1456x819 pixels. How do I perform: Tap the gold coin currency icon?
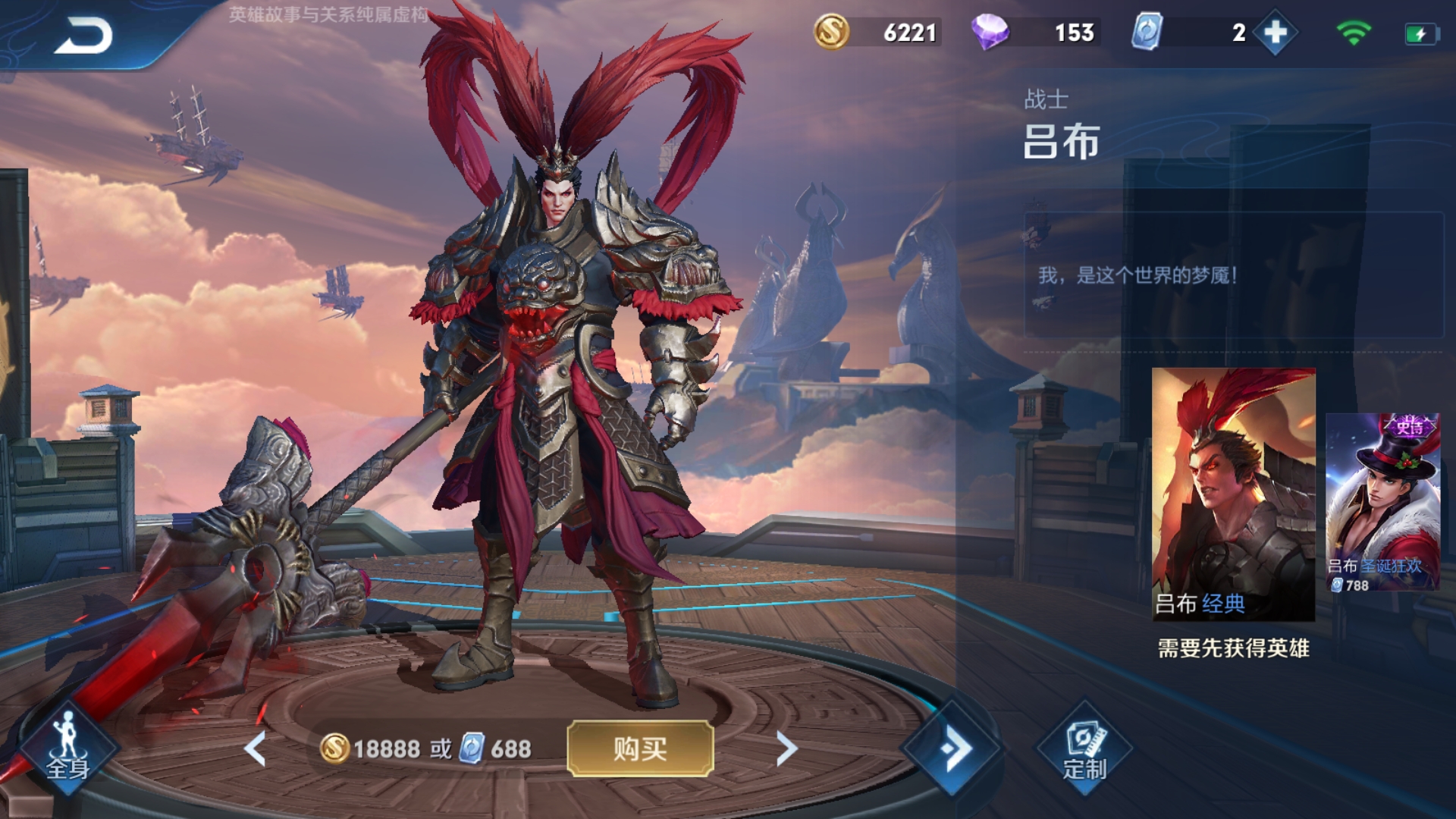831,33
